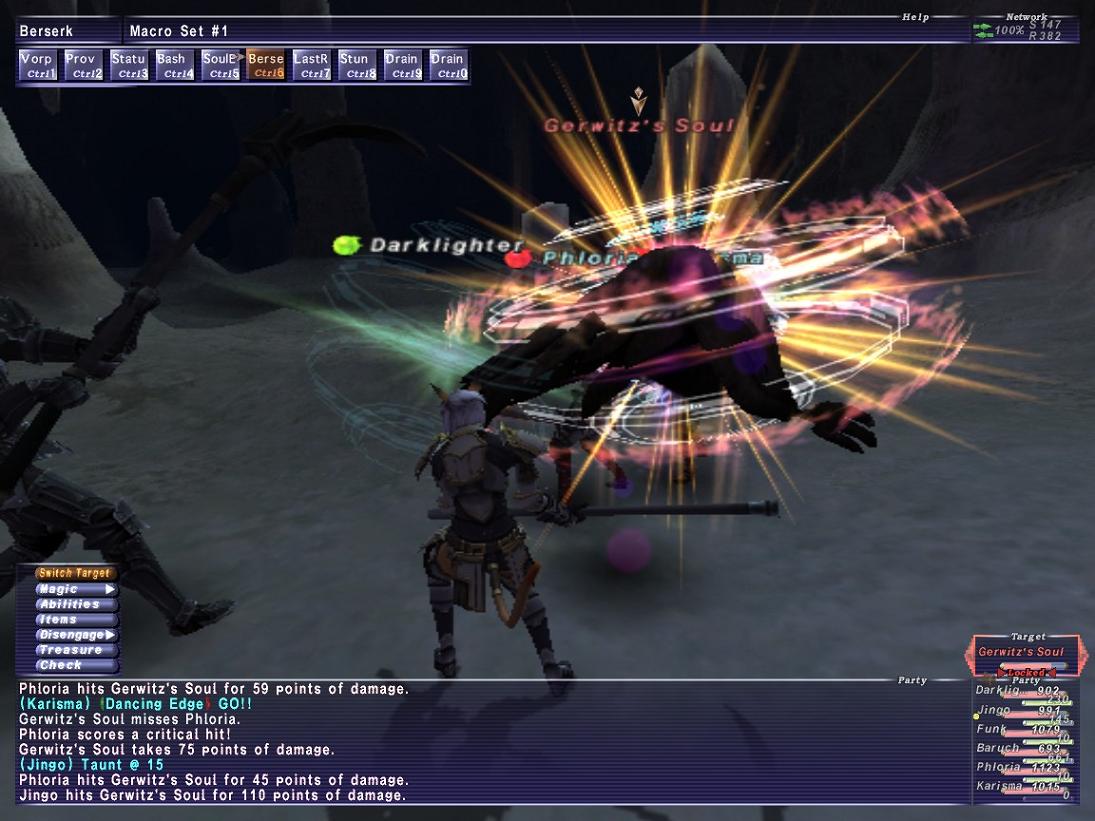Activate the Vorp macro button
The width and height of the screenshot is (1095, 821).
click(38, 66)
